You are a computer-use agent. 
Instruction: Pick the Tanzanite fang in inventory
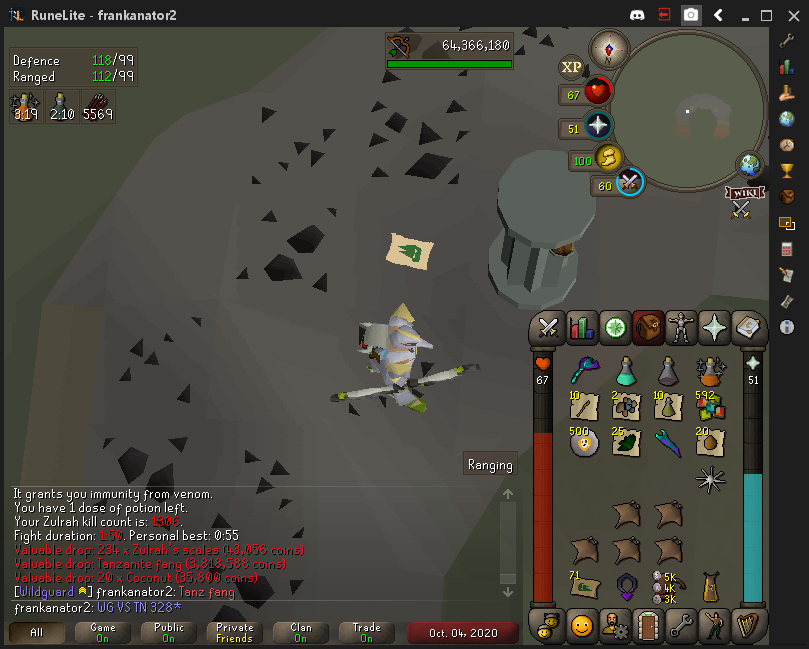click(668, 440)
